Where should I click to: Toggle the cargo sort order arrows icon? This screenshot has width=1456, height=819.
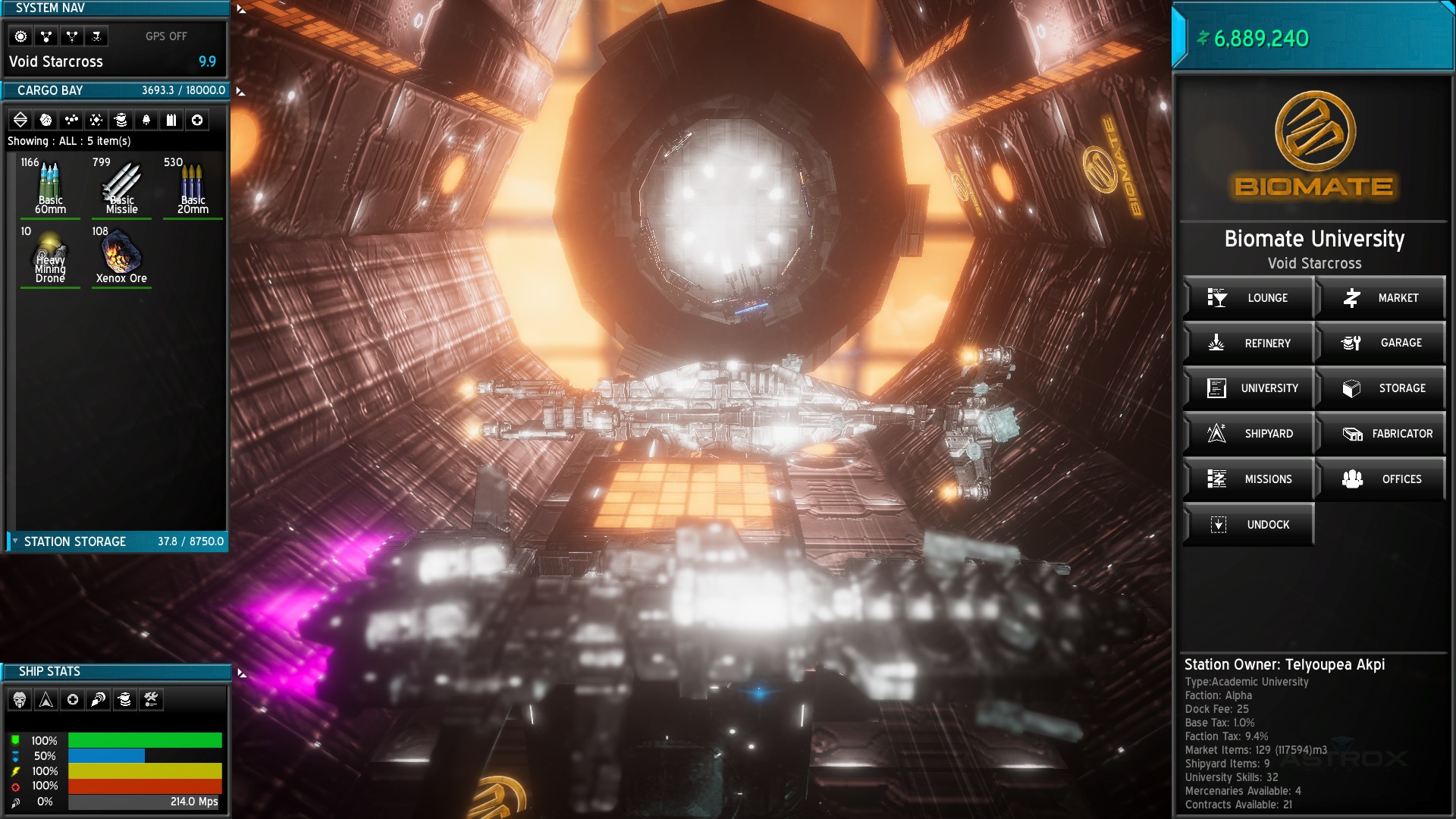pyautogui.click(x=21, y=119)
